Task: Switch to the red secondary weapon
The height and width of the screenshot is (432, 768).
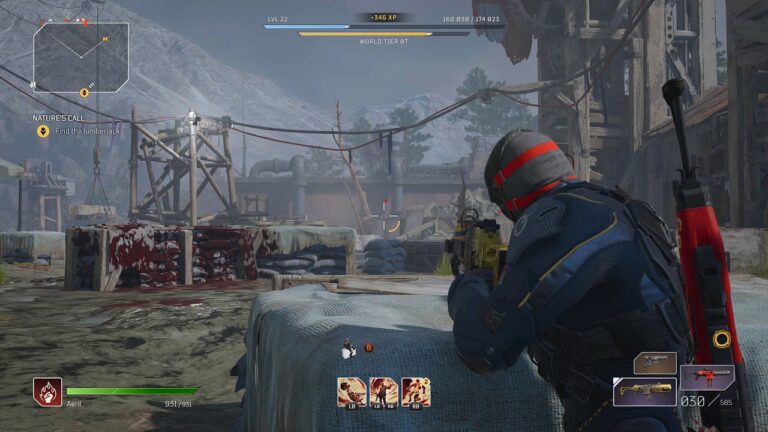Action: (707, 377)
